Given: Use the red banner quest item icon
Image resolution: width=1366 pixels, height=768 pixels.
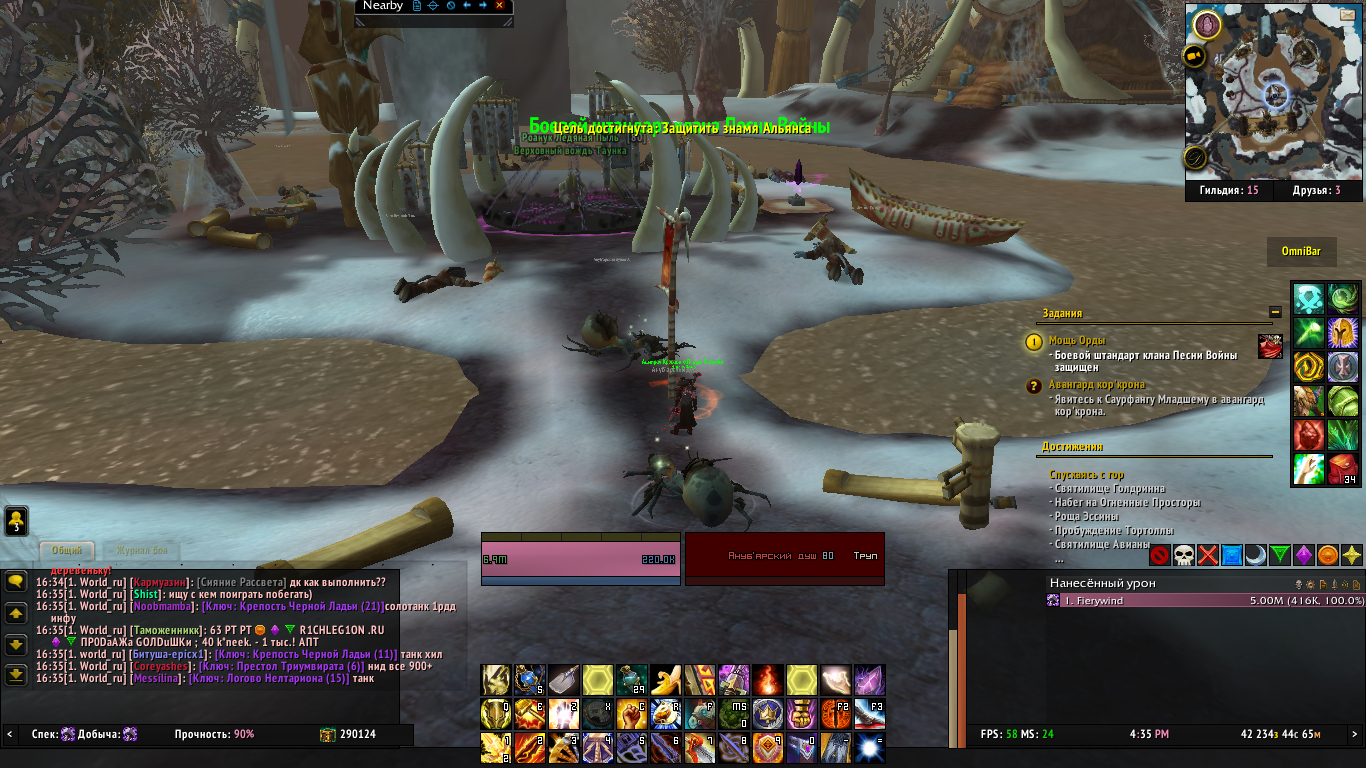Looking at the screenshot, I should click(x=1270, y=347).
